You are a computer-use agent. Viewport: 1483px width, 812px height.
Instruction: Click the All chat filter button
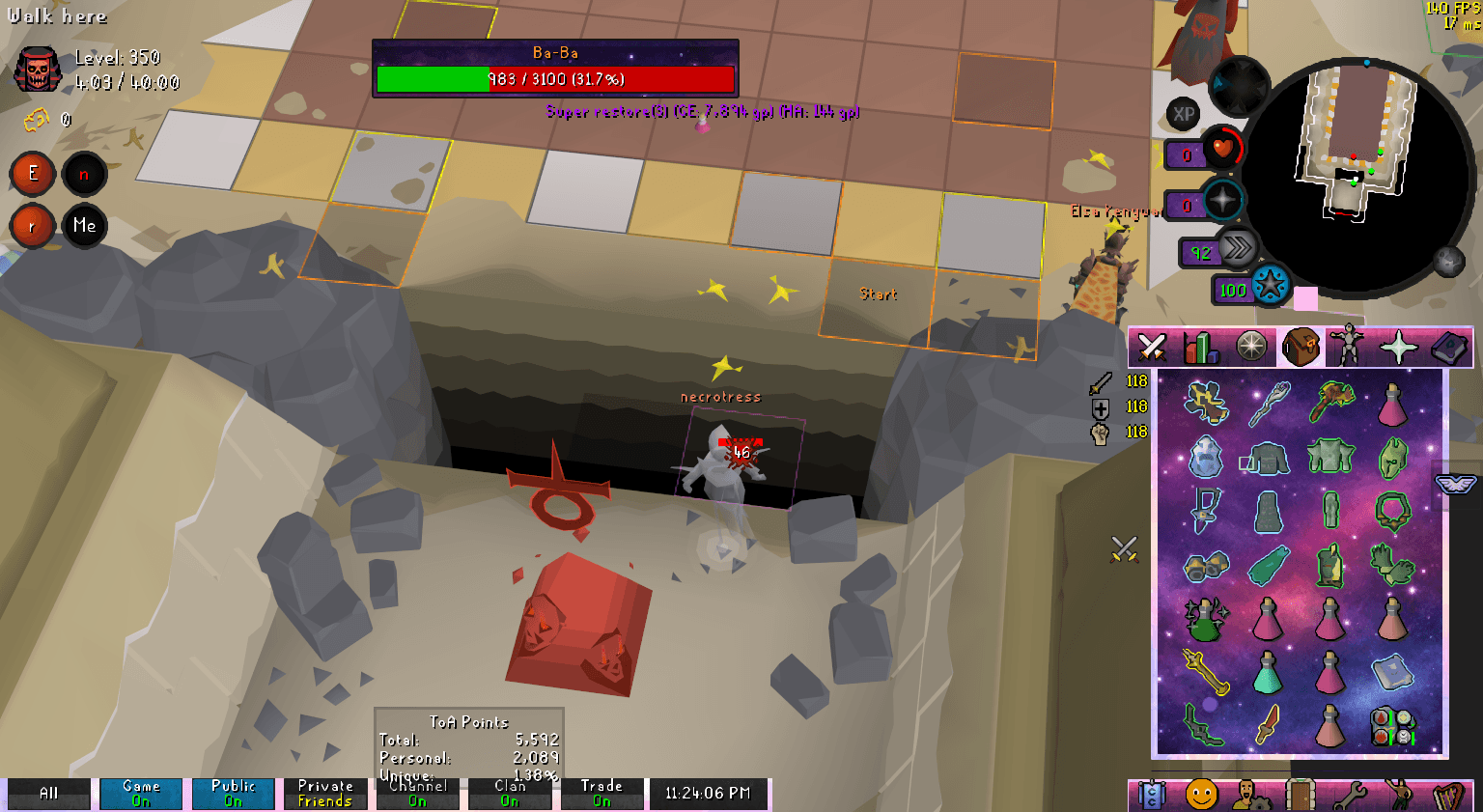click(48, 794)
